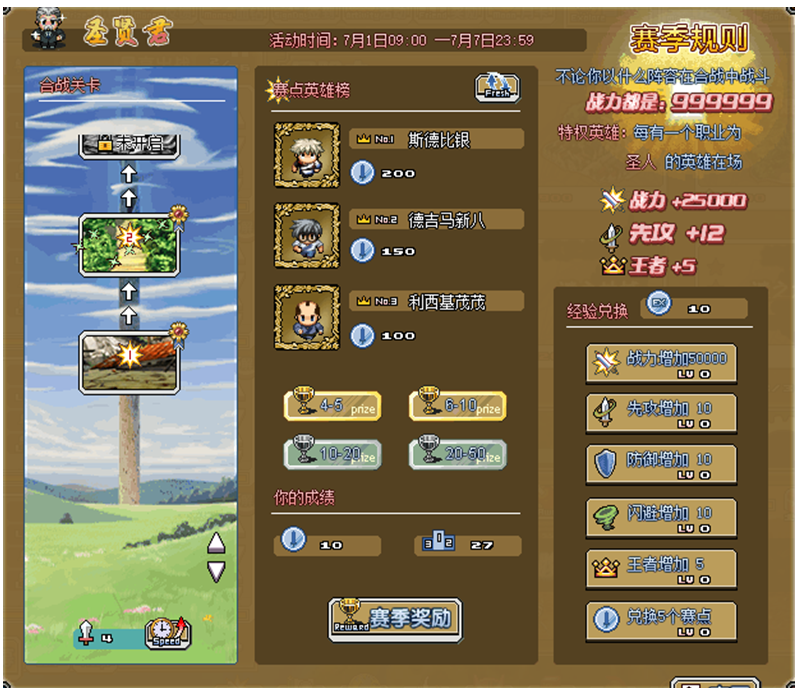
Task: View the 10-20 rank prize
Action: point(332,454)
